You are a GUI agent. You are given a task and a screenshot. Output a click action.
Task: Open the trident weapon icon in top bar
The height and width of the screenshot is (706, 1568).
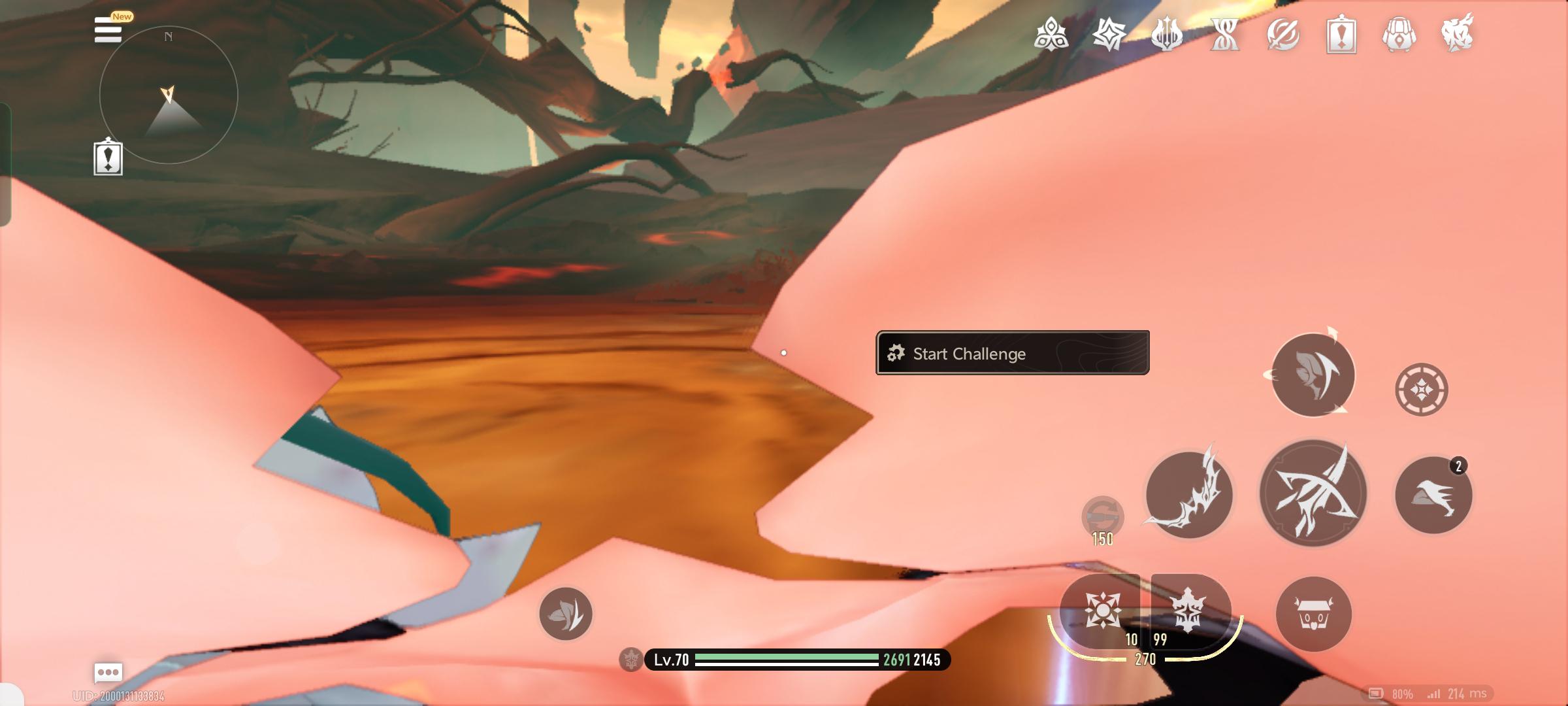[1167, 34]
